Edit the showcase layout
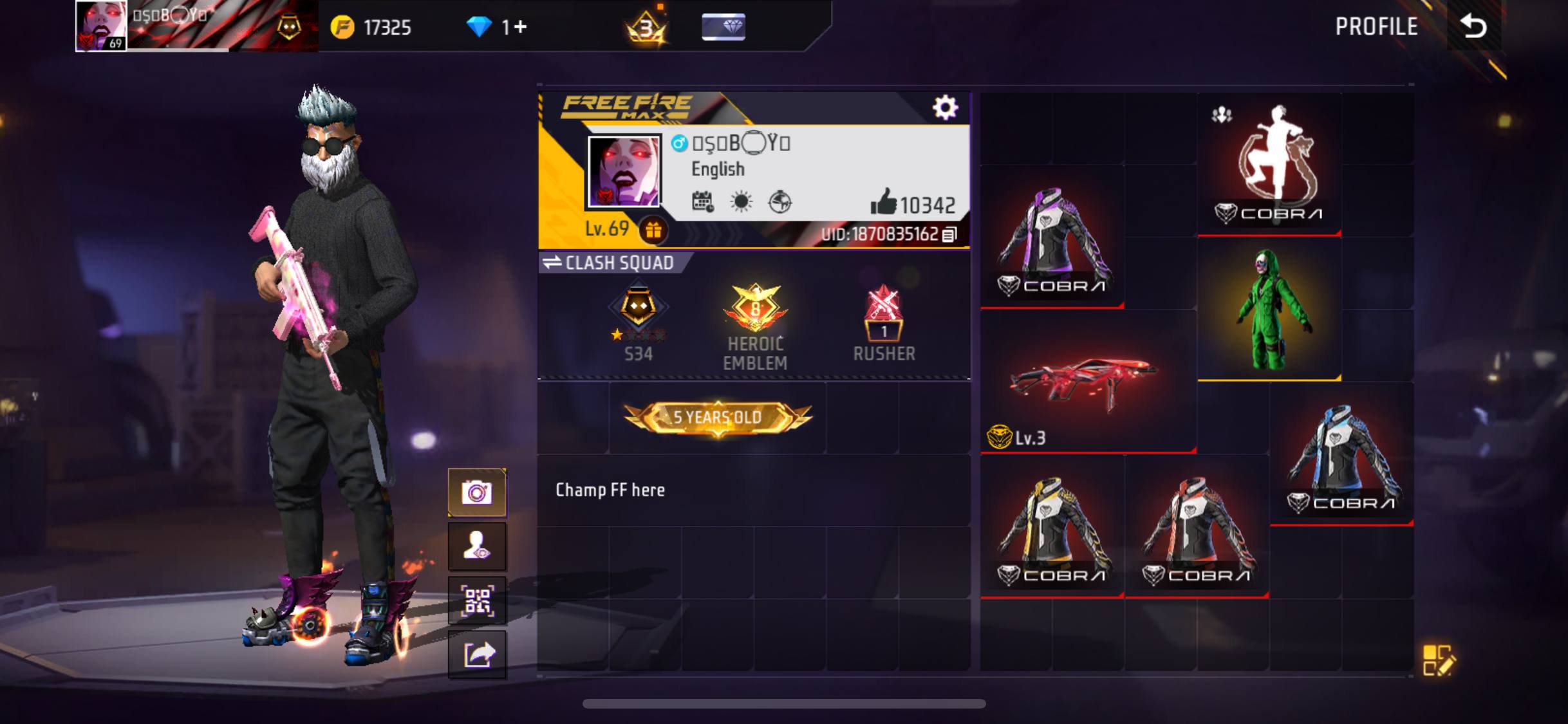Image resolution: width=1568 pixels, height=724 pixels. pos(1437,660)
